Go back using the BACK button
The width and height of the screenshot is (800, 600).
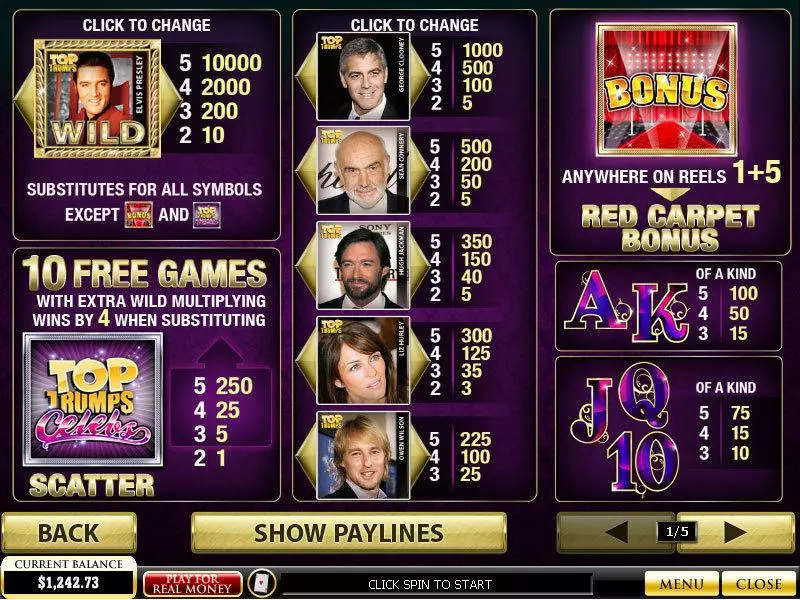pyautogui.click(x=68, y=532)
